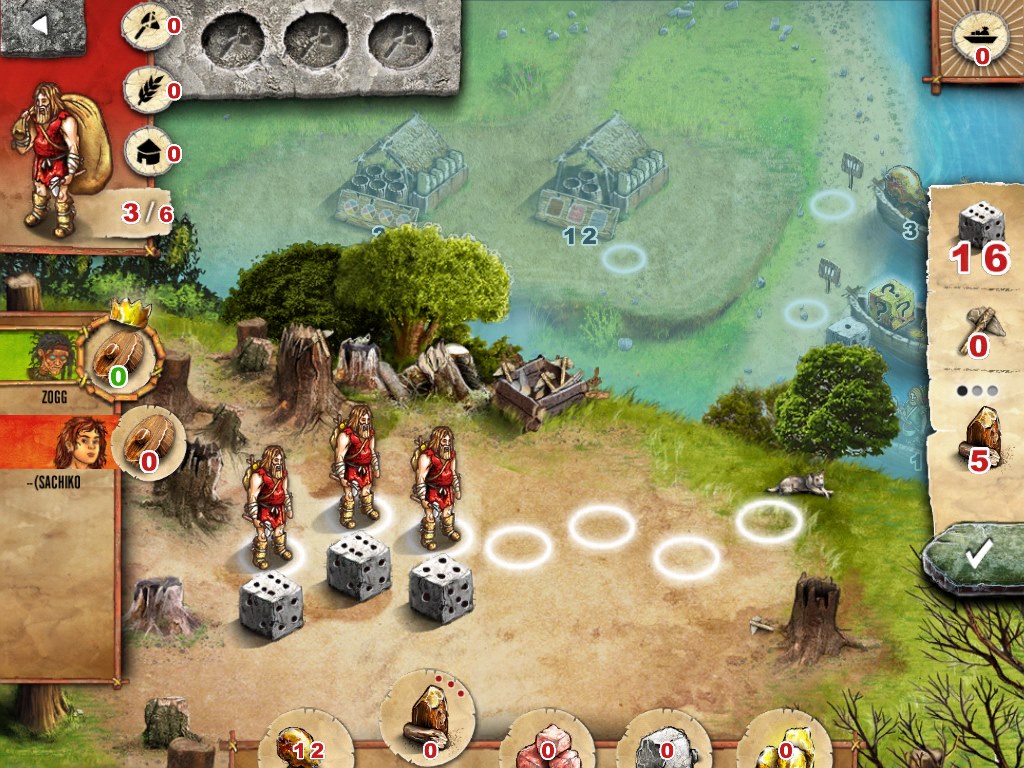Go back with the top-left arrow
1024x768 pixels.
[x=40, y=26]
